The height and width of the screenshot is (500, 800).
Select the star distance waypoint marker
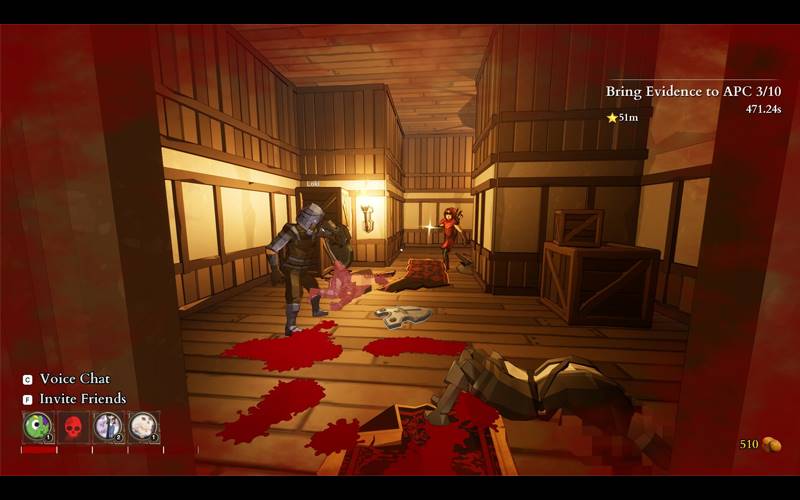[612, 118]
